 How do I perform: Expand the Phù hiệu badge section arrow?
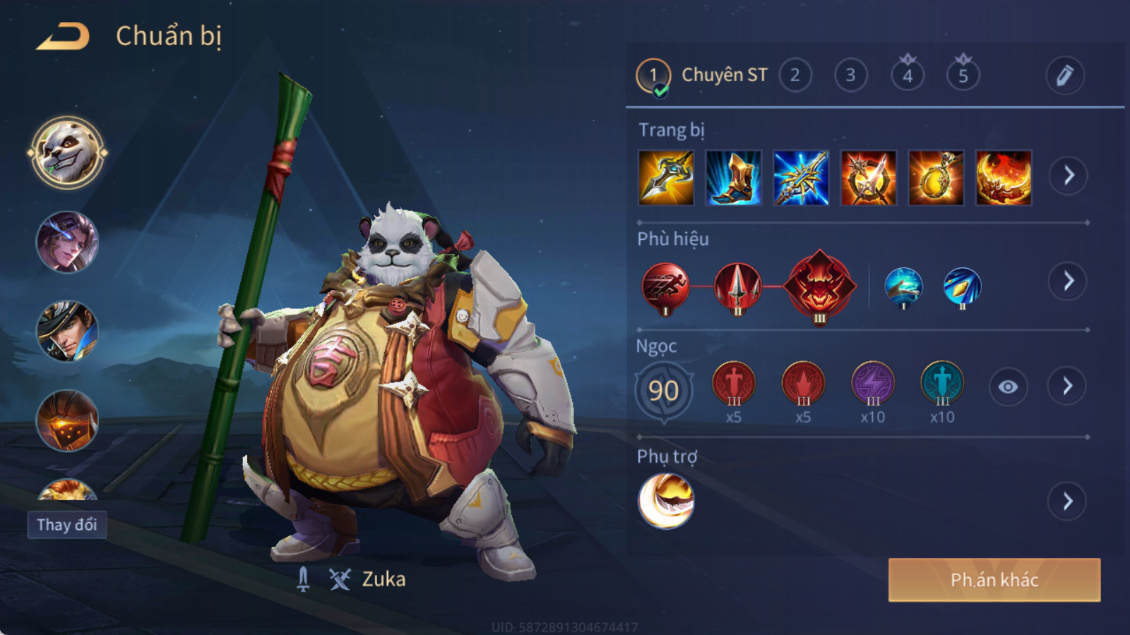(x=1068, y=281)
